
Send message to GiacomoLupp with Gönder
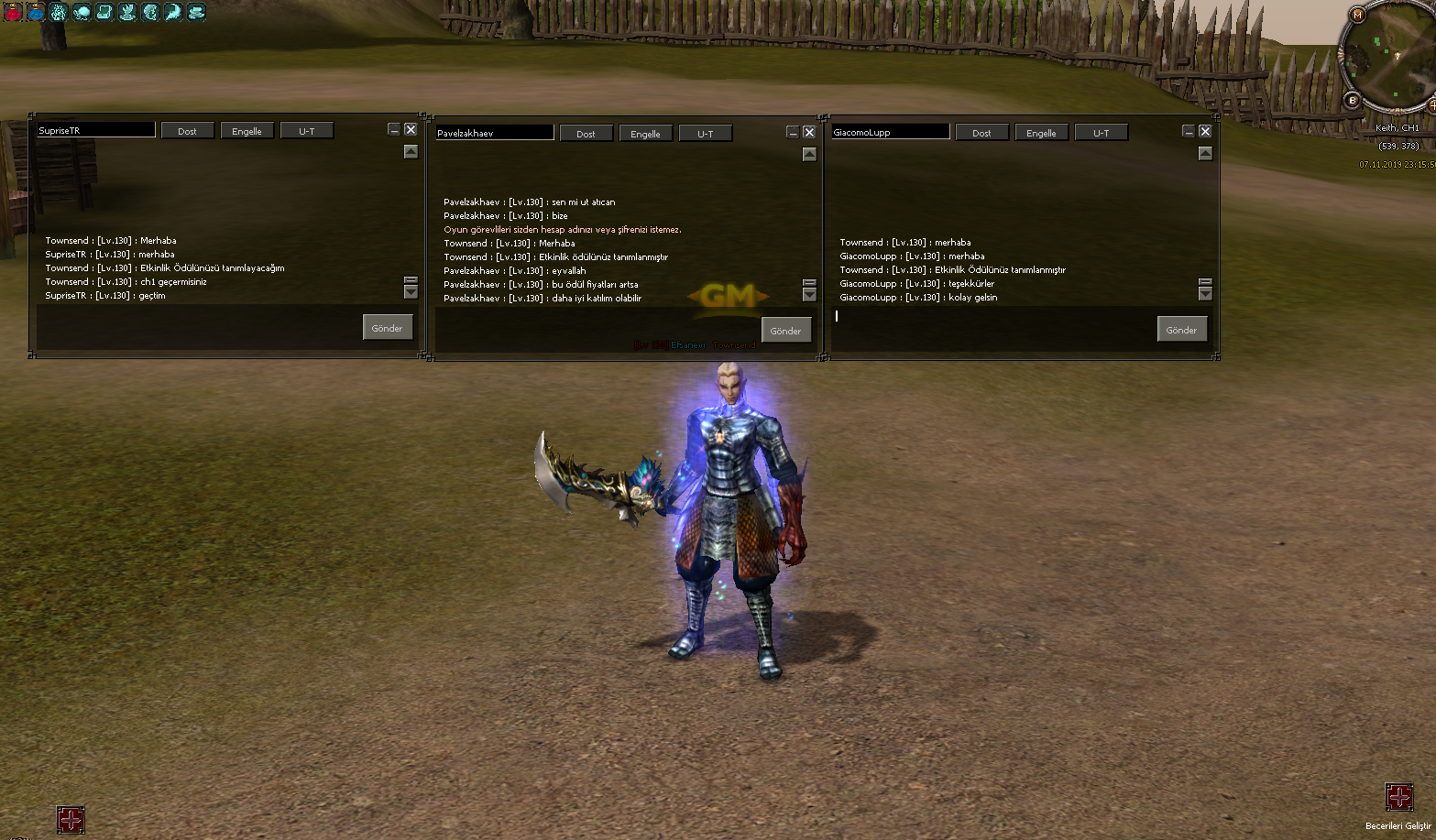pos(1181,330)
